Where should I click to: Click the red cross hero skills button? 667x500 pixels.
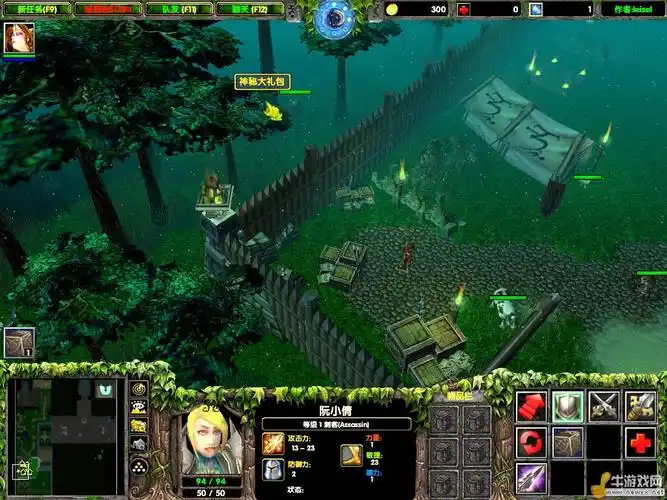pos(638,442)
